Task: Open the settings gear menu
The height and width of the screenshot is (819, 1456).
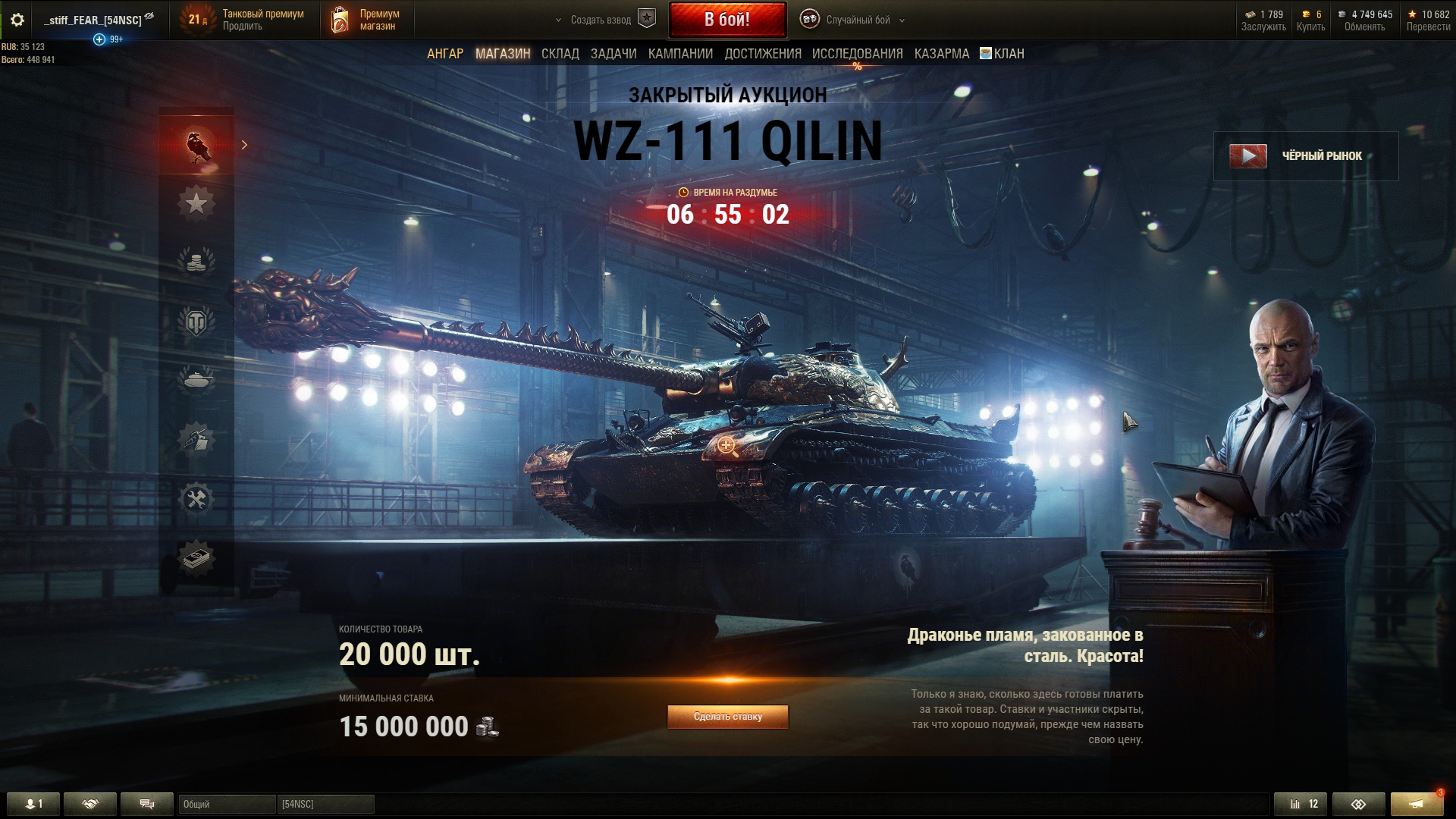Action: [x=17, y=20]
